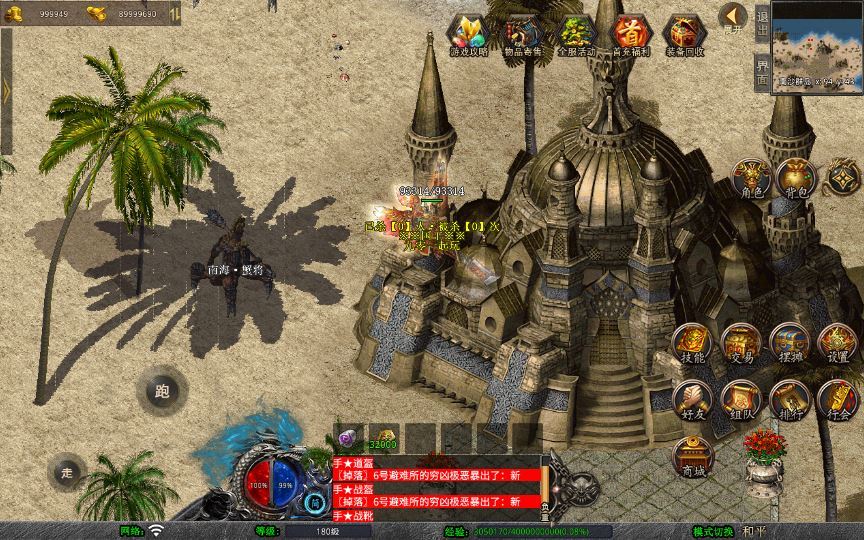Open the 摆摊 stall panel
Image resolution: width=864 pixels, height=540 pixels.
(x=790, y=343)
